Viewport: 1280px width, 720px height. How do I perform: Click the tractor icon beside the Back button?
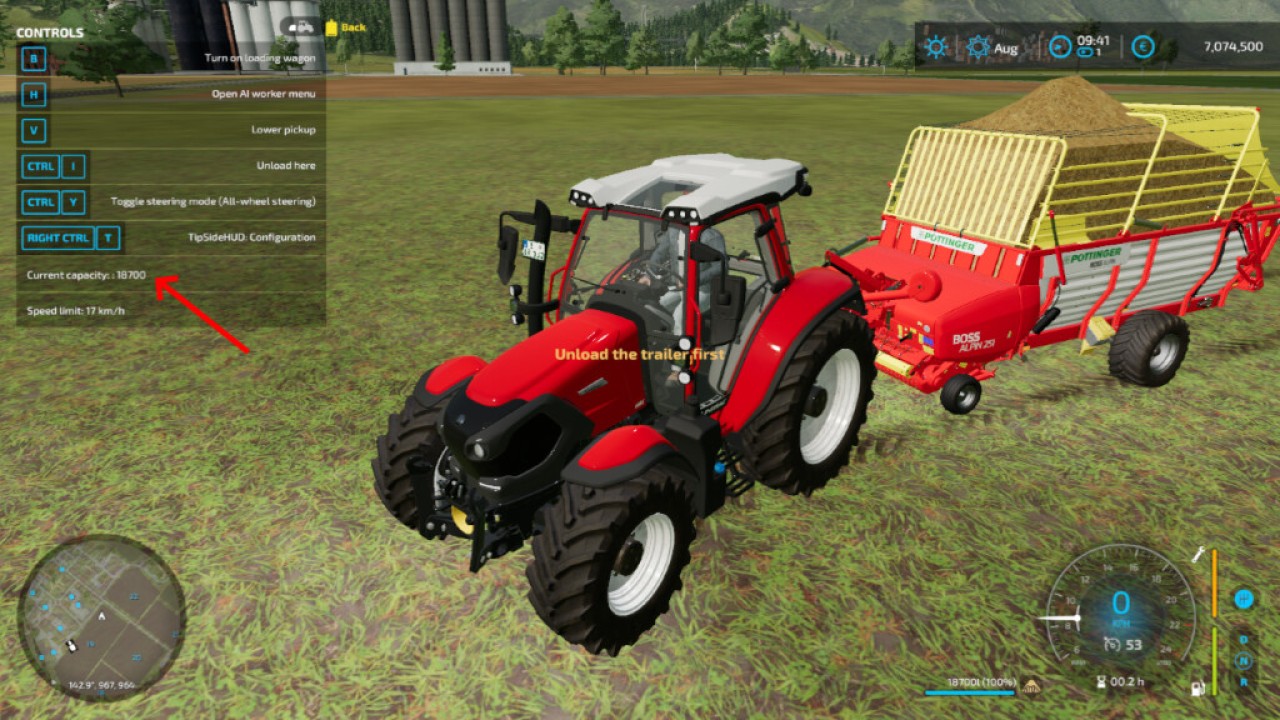[x=303, y=27]
